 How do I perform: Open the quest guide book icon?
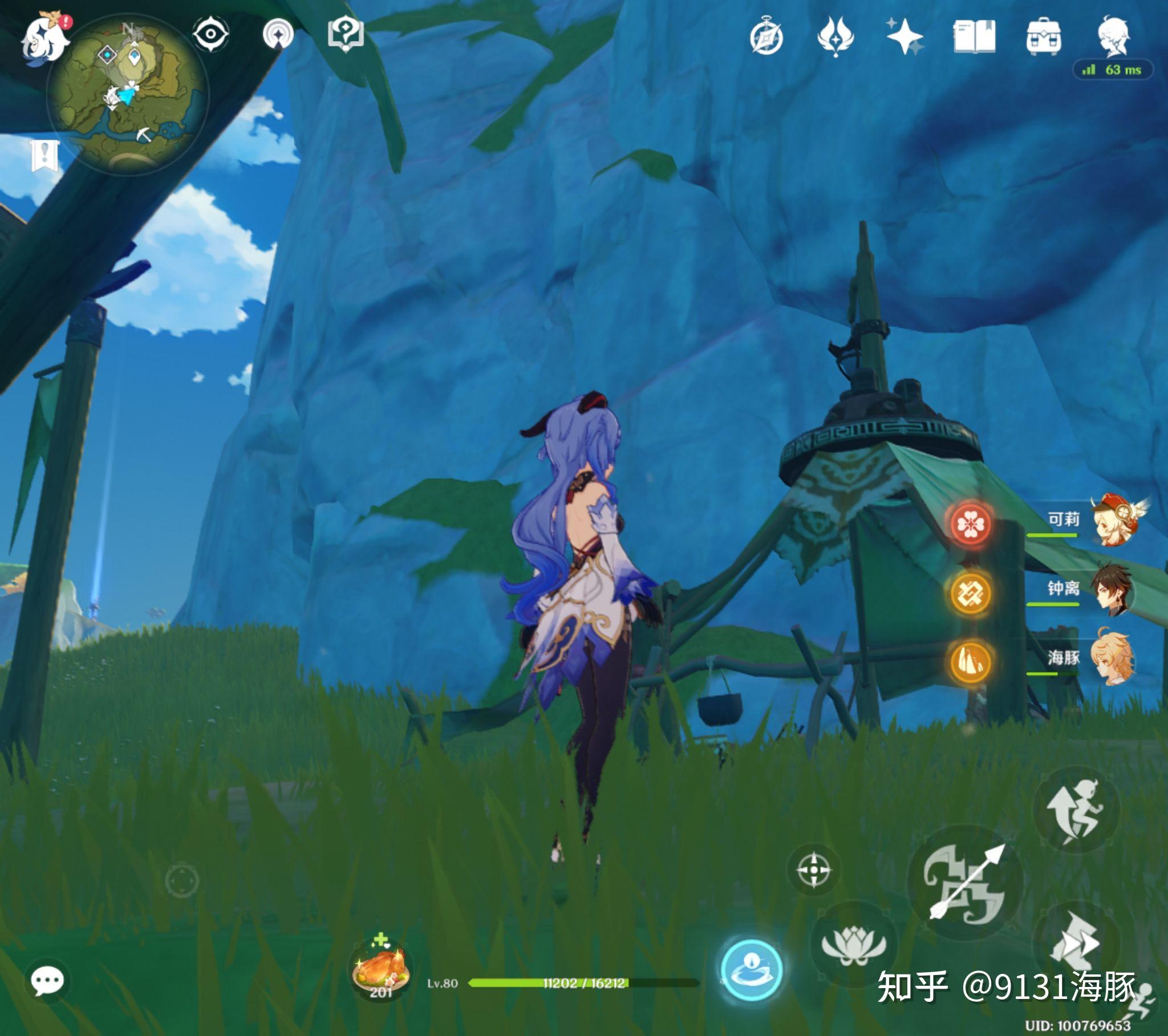345,34
